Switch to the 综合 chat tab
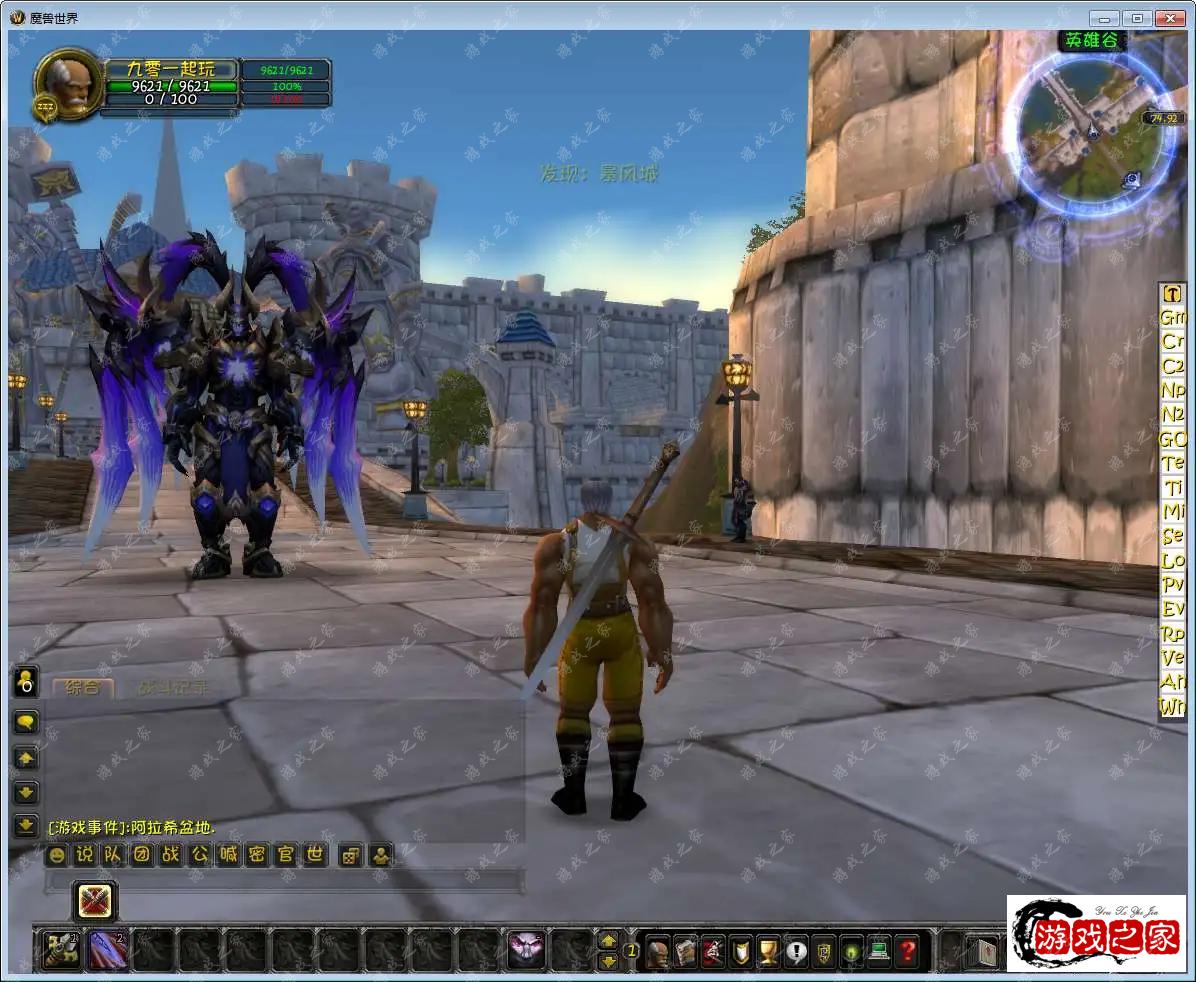The image size is (1196, 982). (x=82, y=687)
